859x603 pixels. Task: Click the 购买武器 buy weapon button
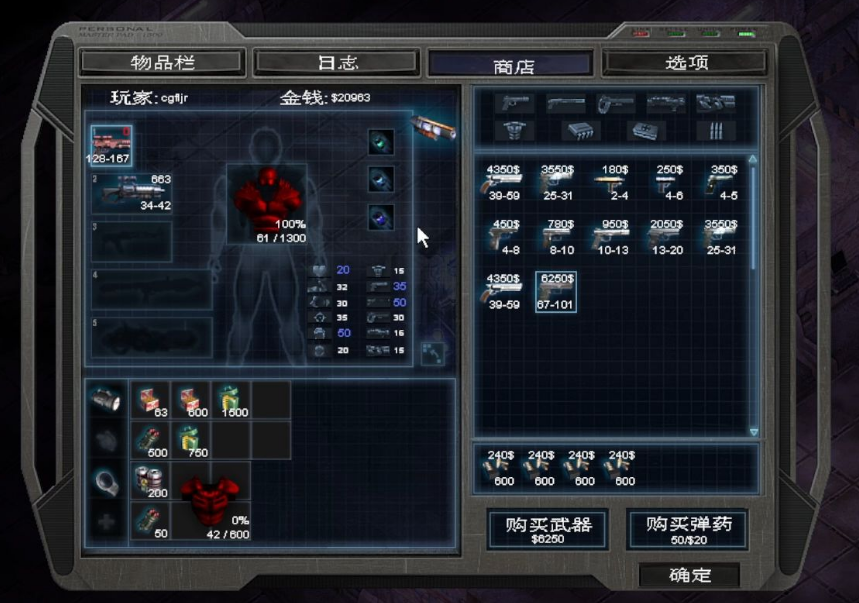546,528
